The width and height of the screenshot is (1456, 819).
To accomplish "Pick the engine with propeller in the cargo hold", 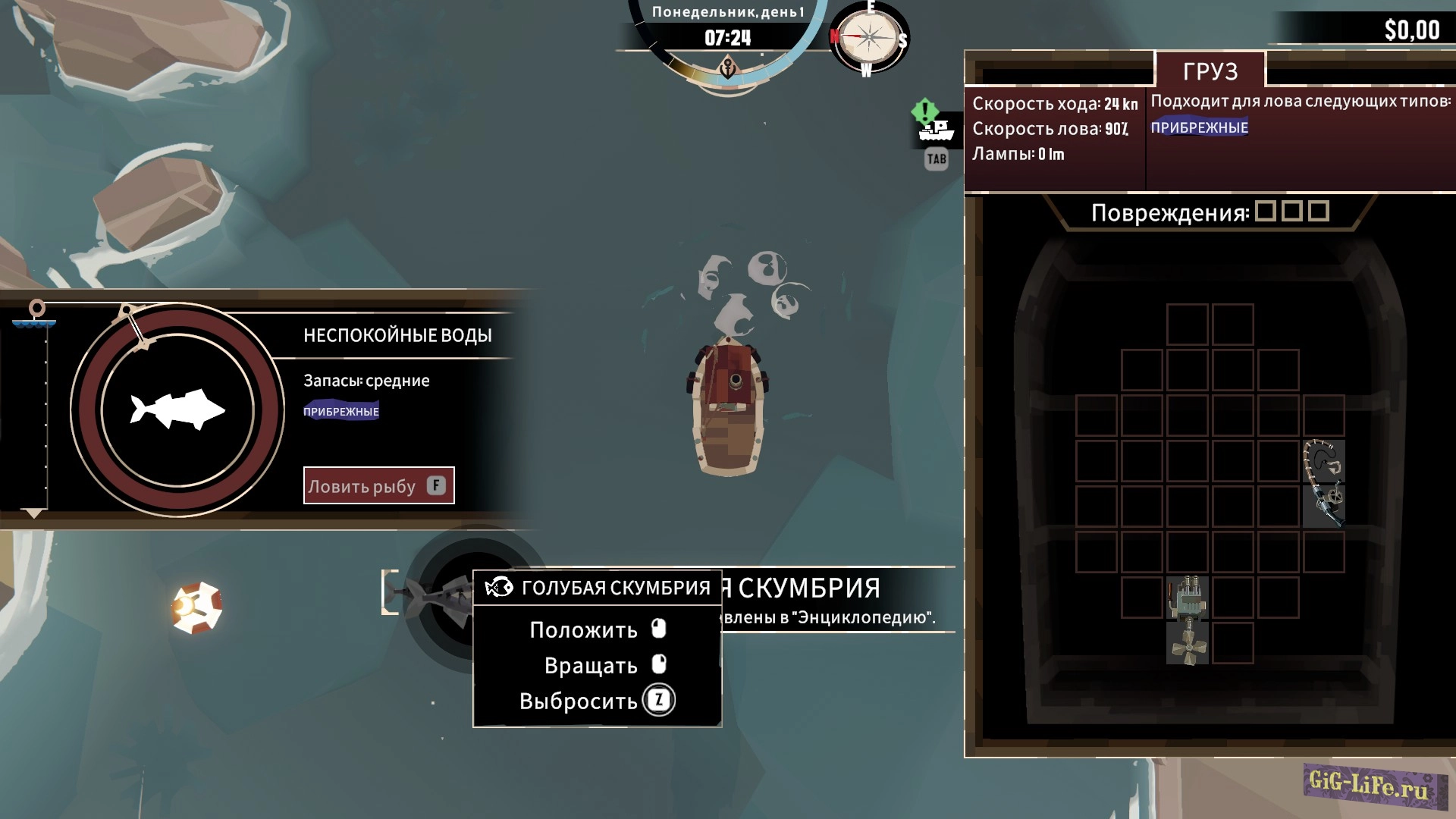I will pos(1187,620).
